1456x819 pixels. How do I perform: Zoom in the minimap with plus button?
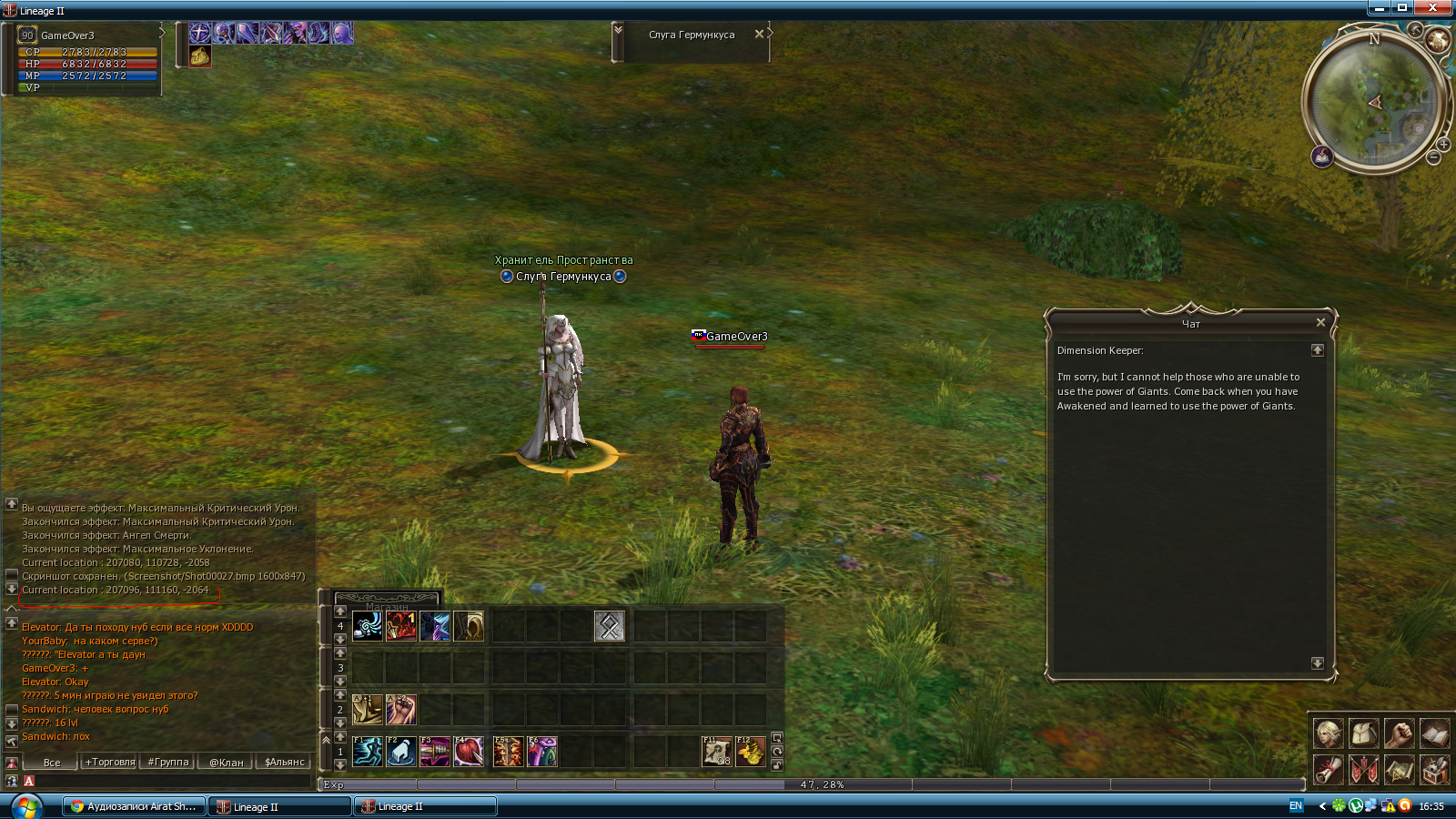pyautogui.click(x=1443, y=145)
